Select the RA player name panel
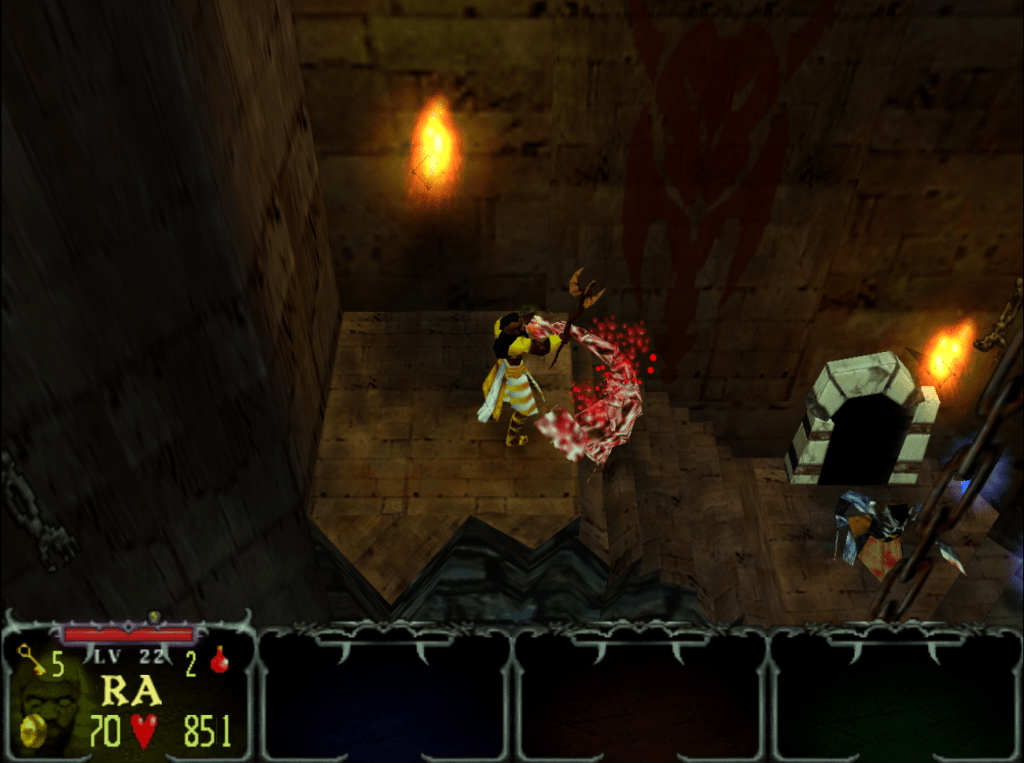 (130, 691)
